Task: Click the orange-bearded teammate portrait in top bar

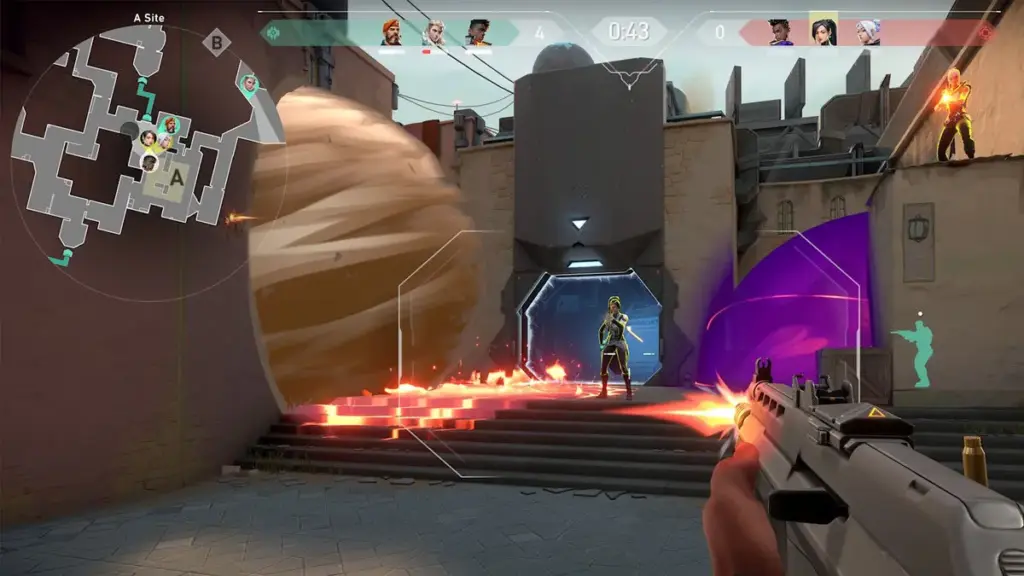Action: 392,32
